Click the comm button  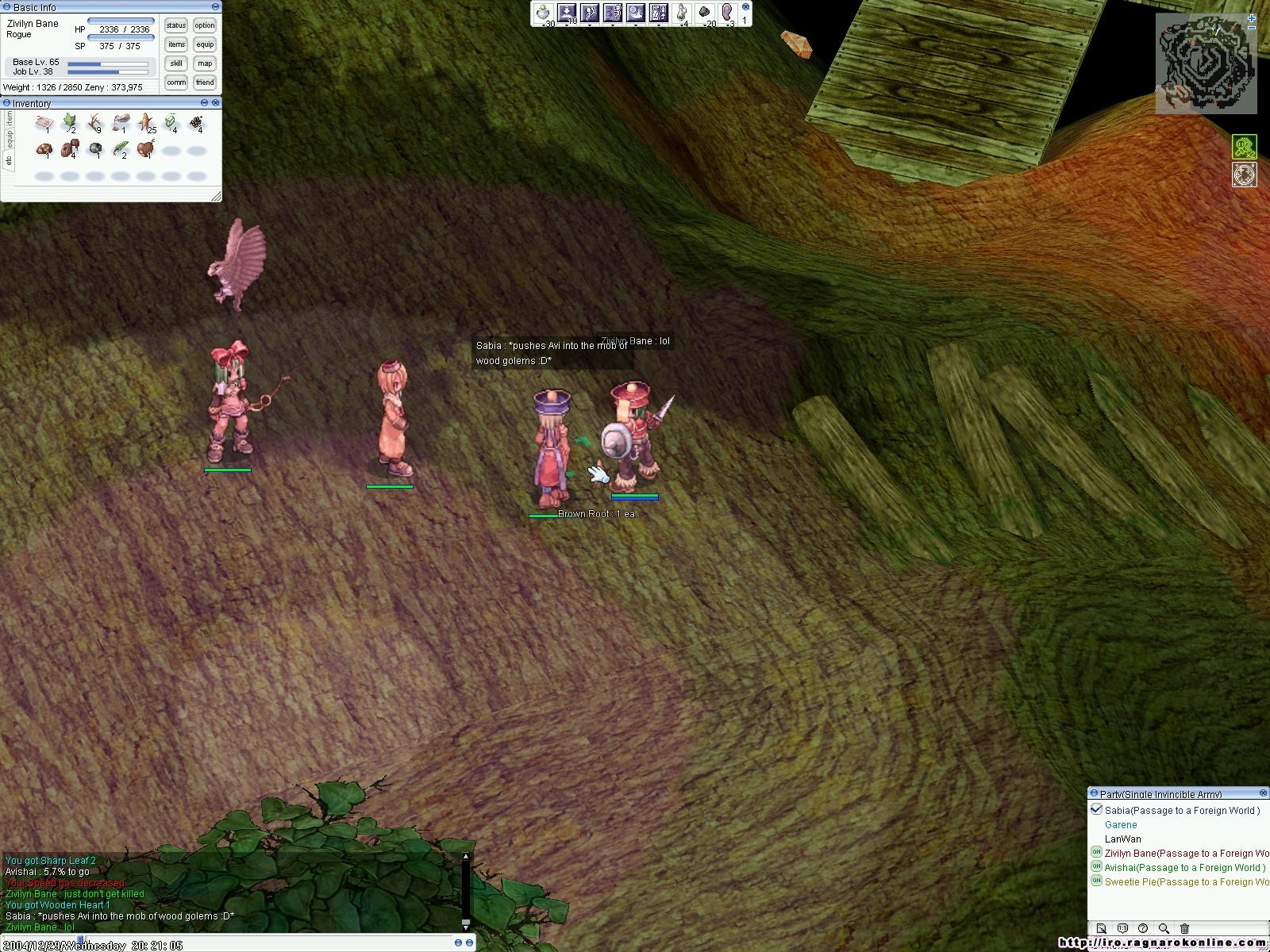pos(176,83)
